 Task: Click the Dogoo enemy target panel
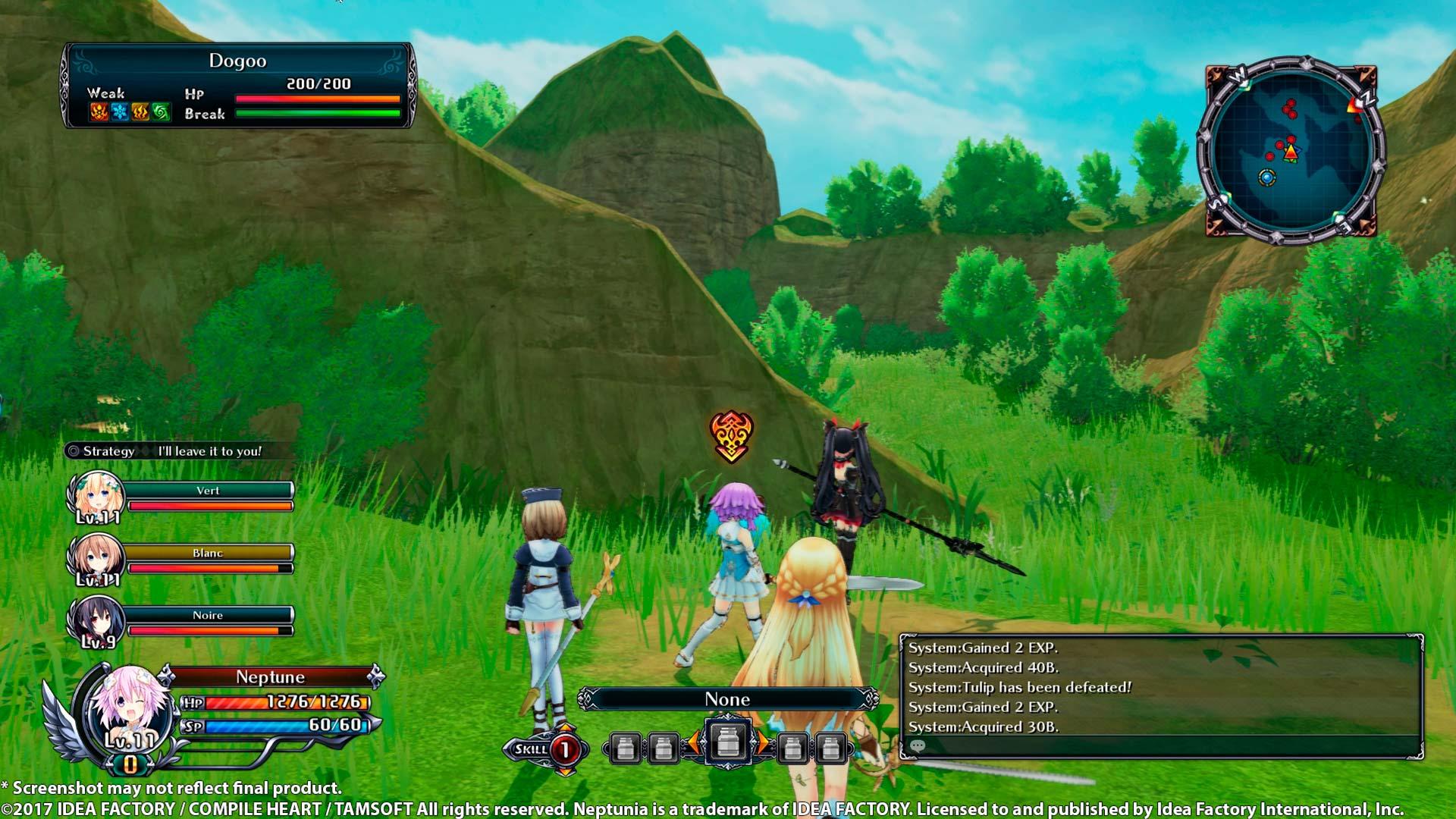tap(238, 85)
